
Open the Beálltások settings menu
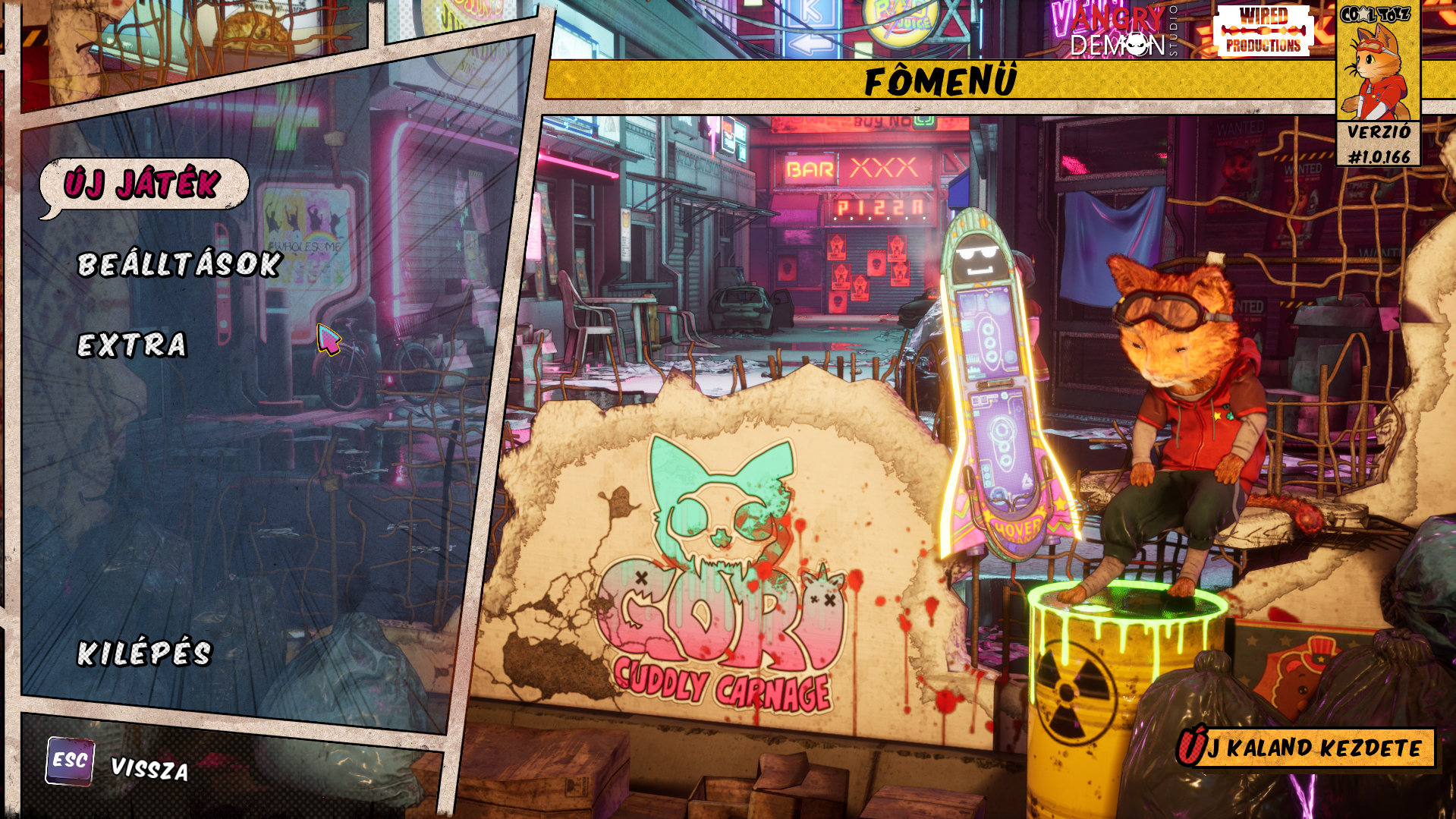(x=180, y=264)
